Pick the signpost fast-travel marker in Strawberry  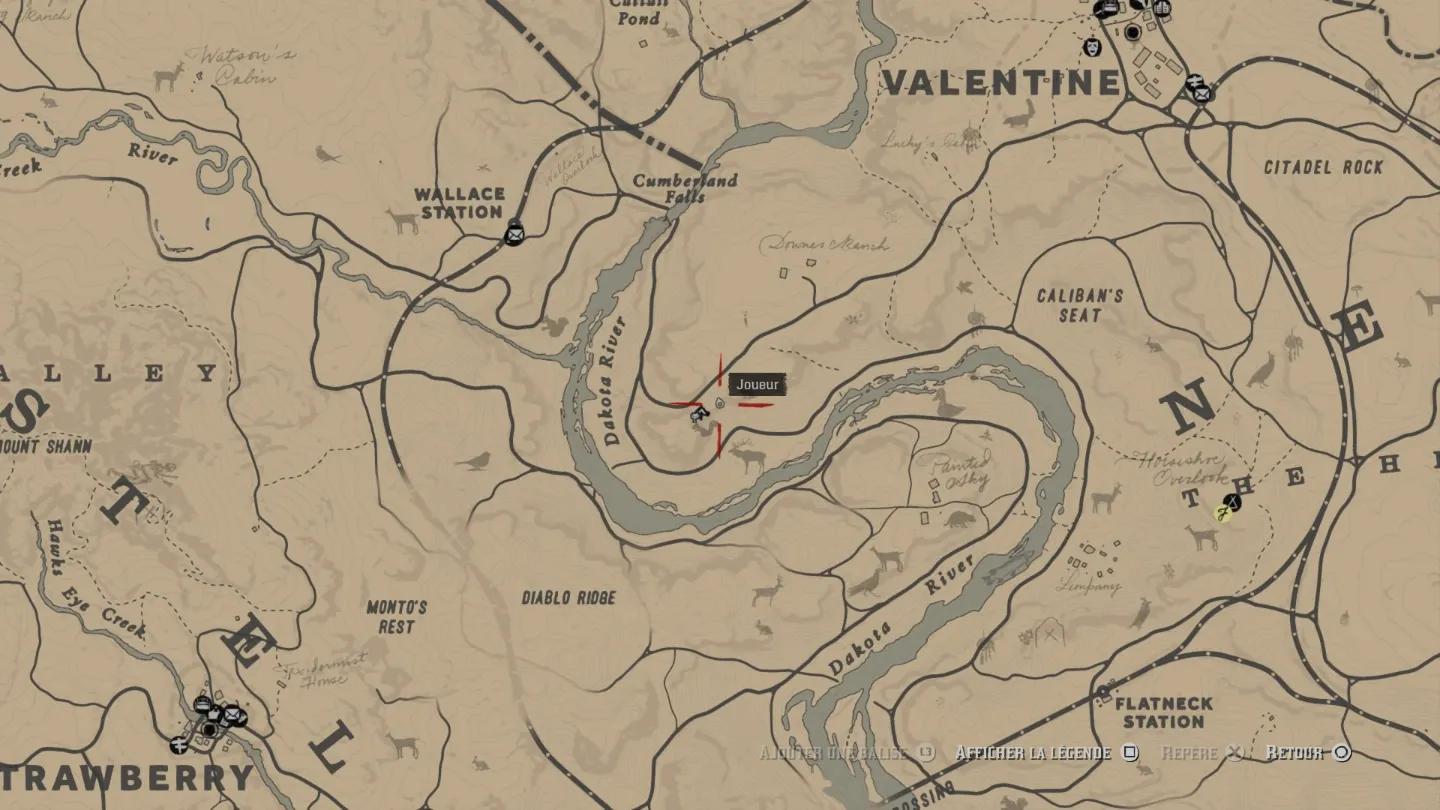point(180,745)
